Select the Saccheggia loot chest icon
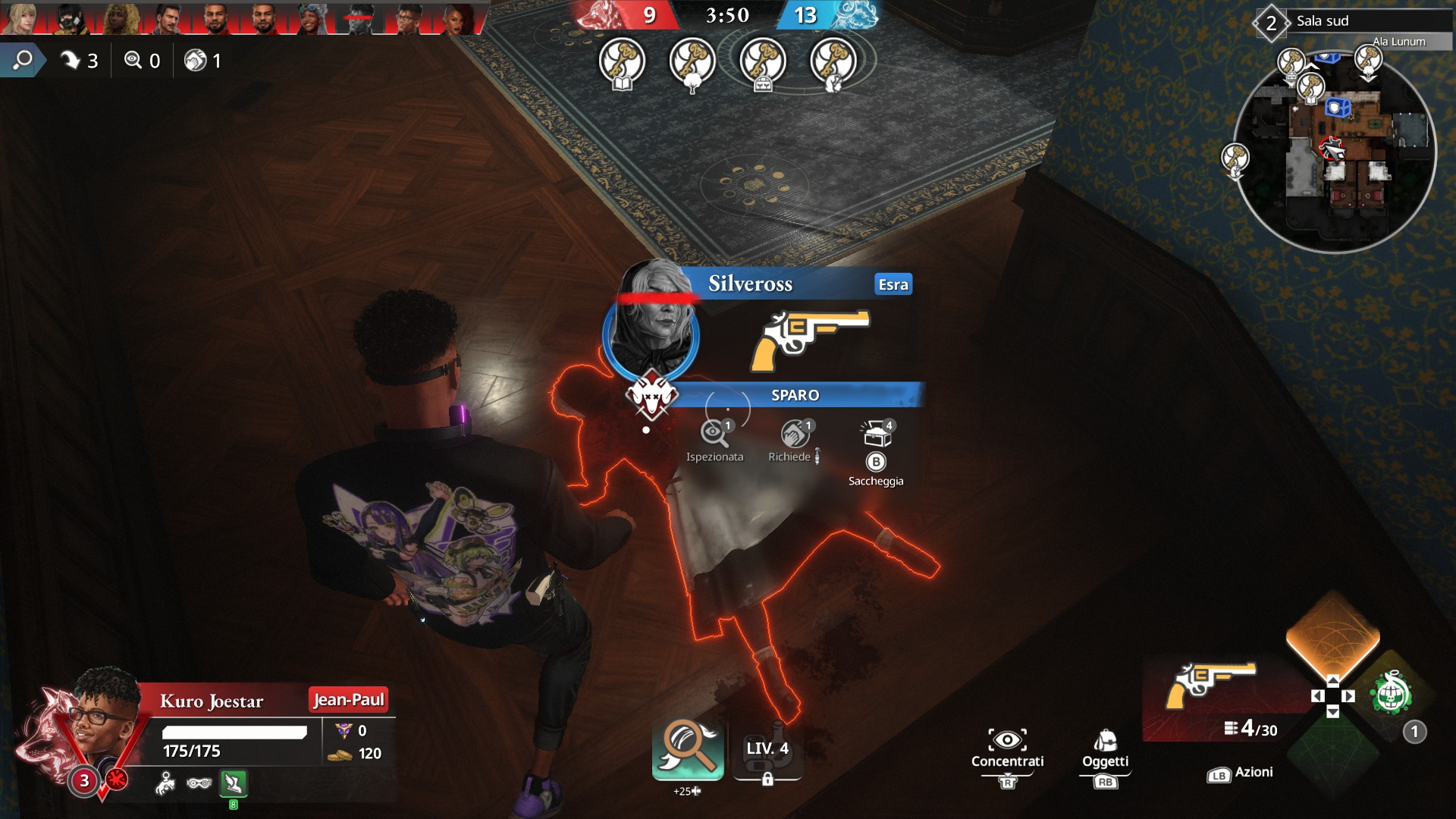 click(x=877, y=435)
